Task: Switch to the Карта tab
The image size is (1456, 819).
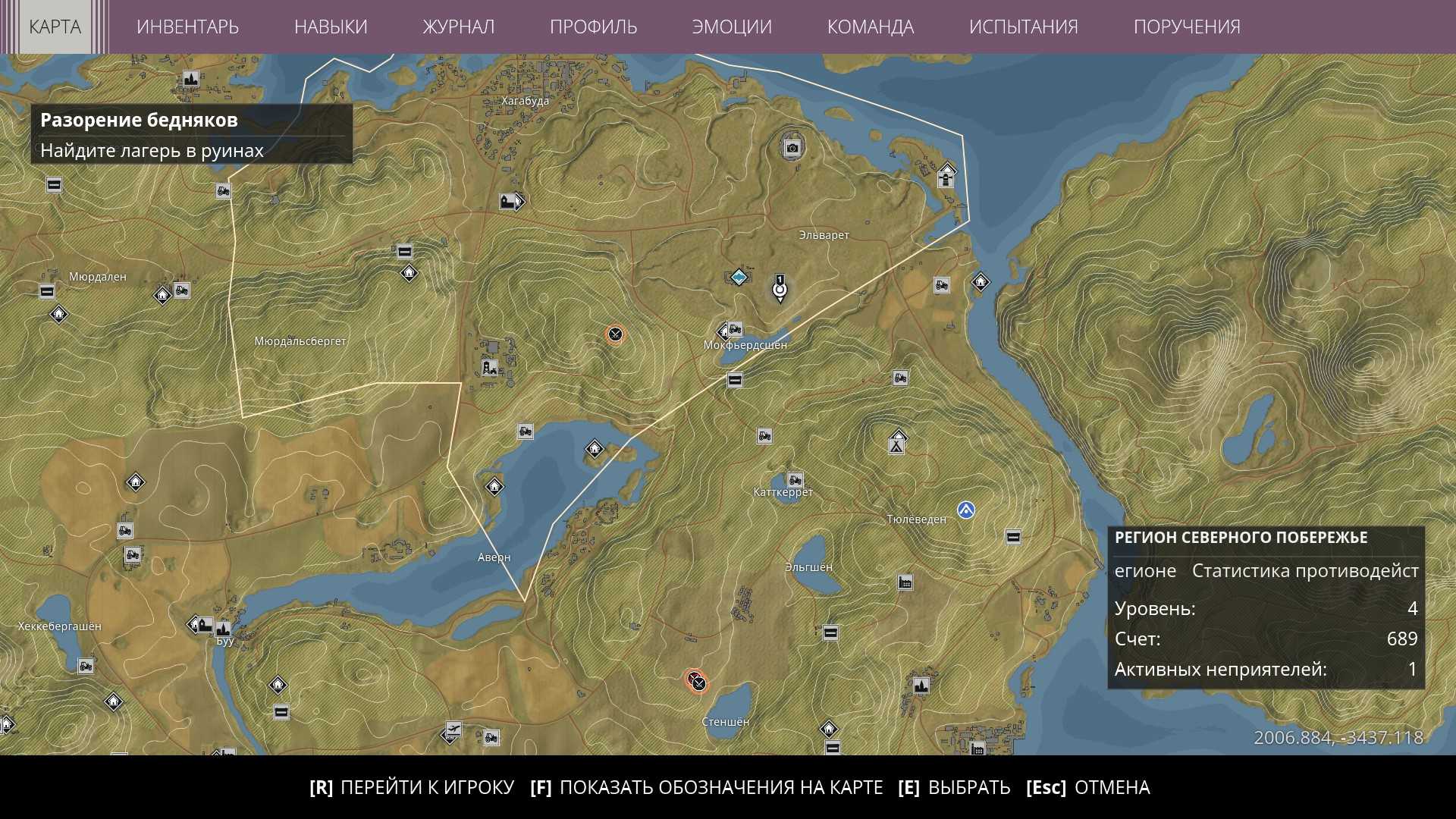Action: pos(55,27)
